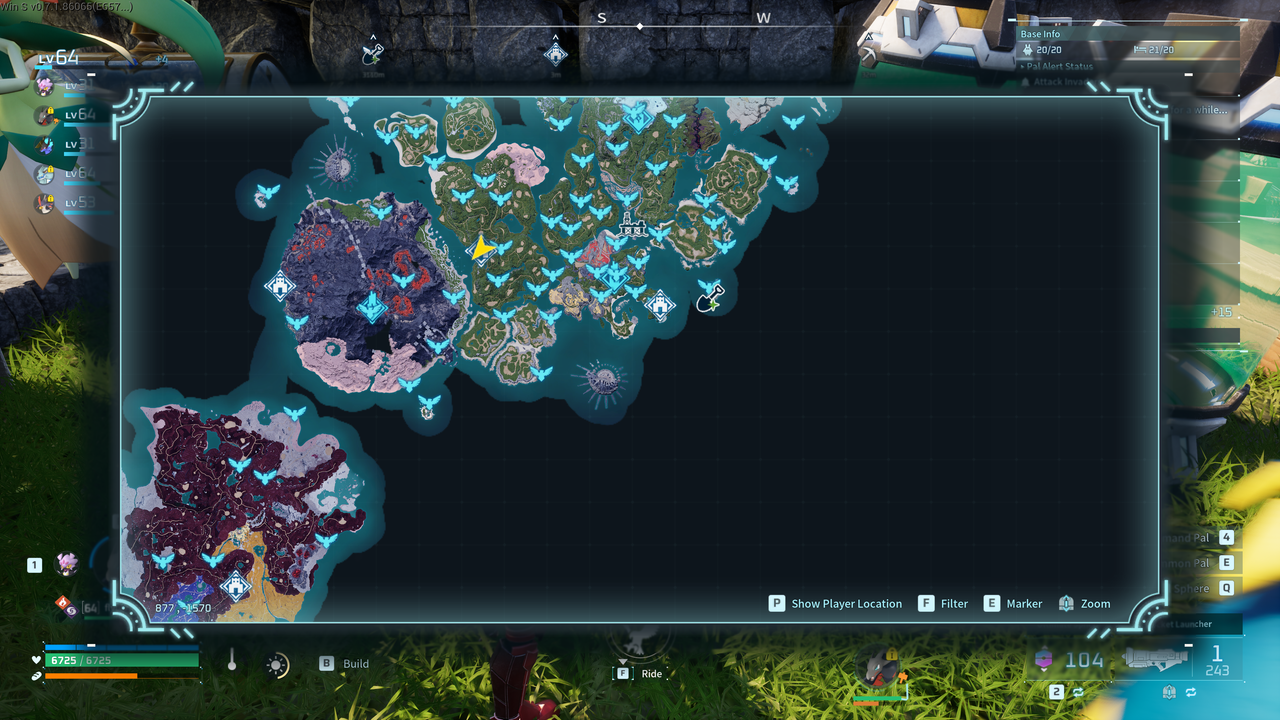Image resolution: width=1280 pixels, height=720 pixels.
Task: Choose the fast travel eagle on the far-west islet
Action: coord(267,191)
